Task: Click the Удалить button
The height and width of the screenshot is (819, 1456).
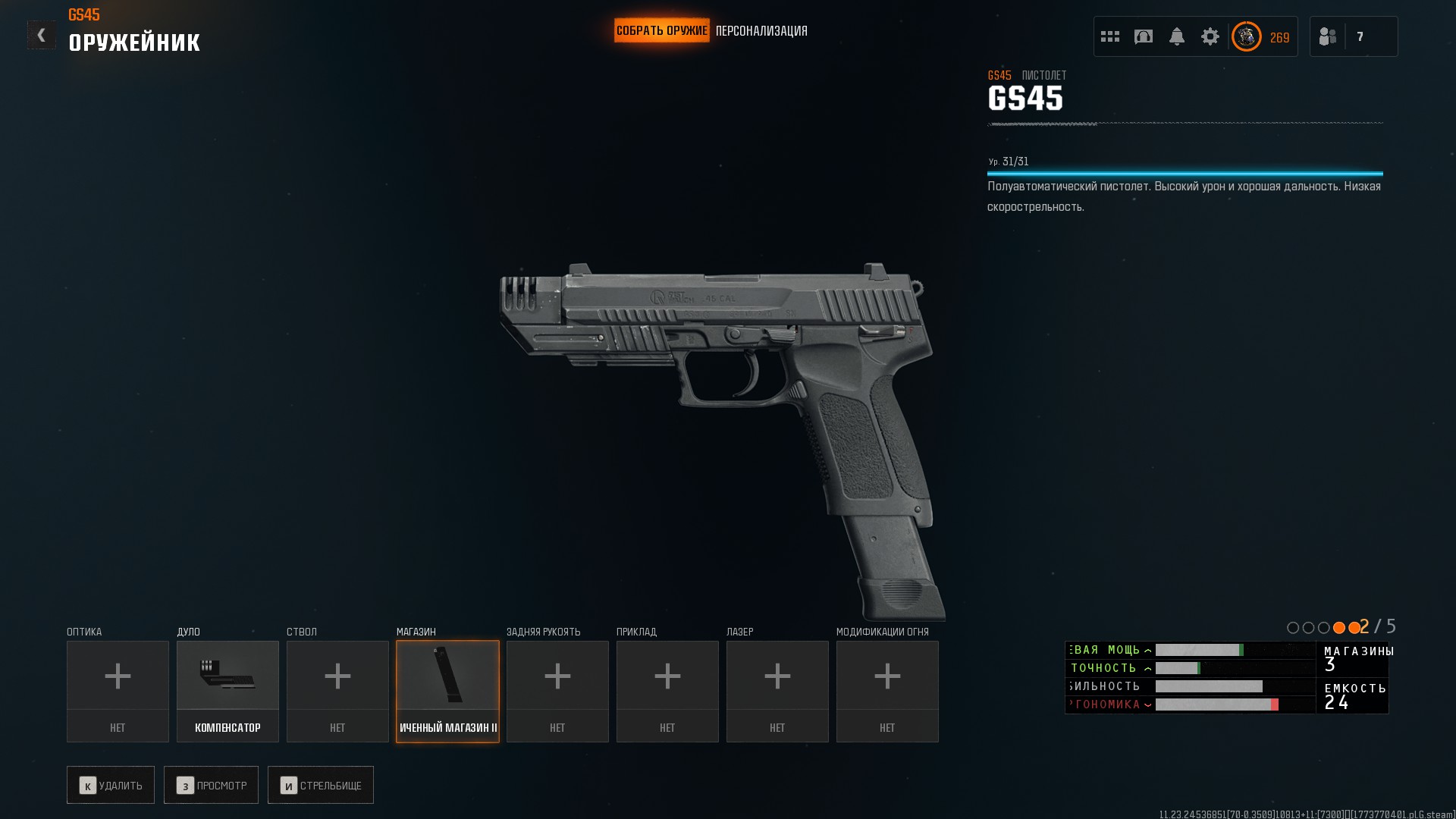Action: coord(111,785)
